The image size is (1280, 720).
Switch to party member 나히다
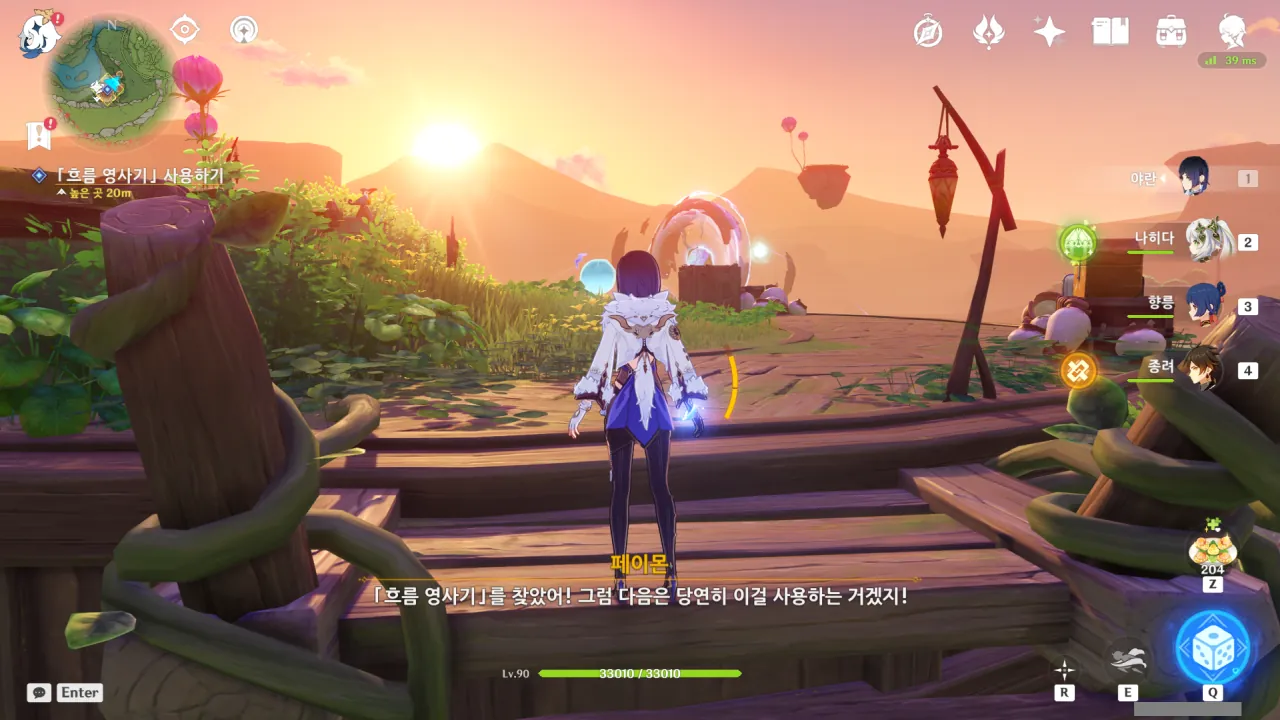(x=1207, y=240)
